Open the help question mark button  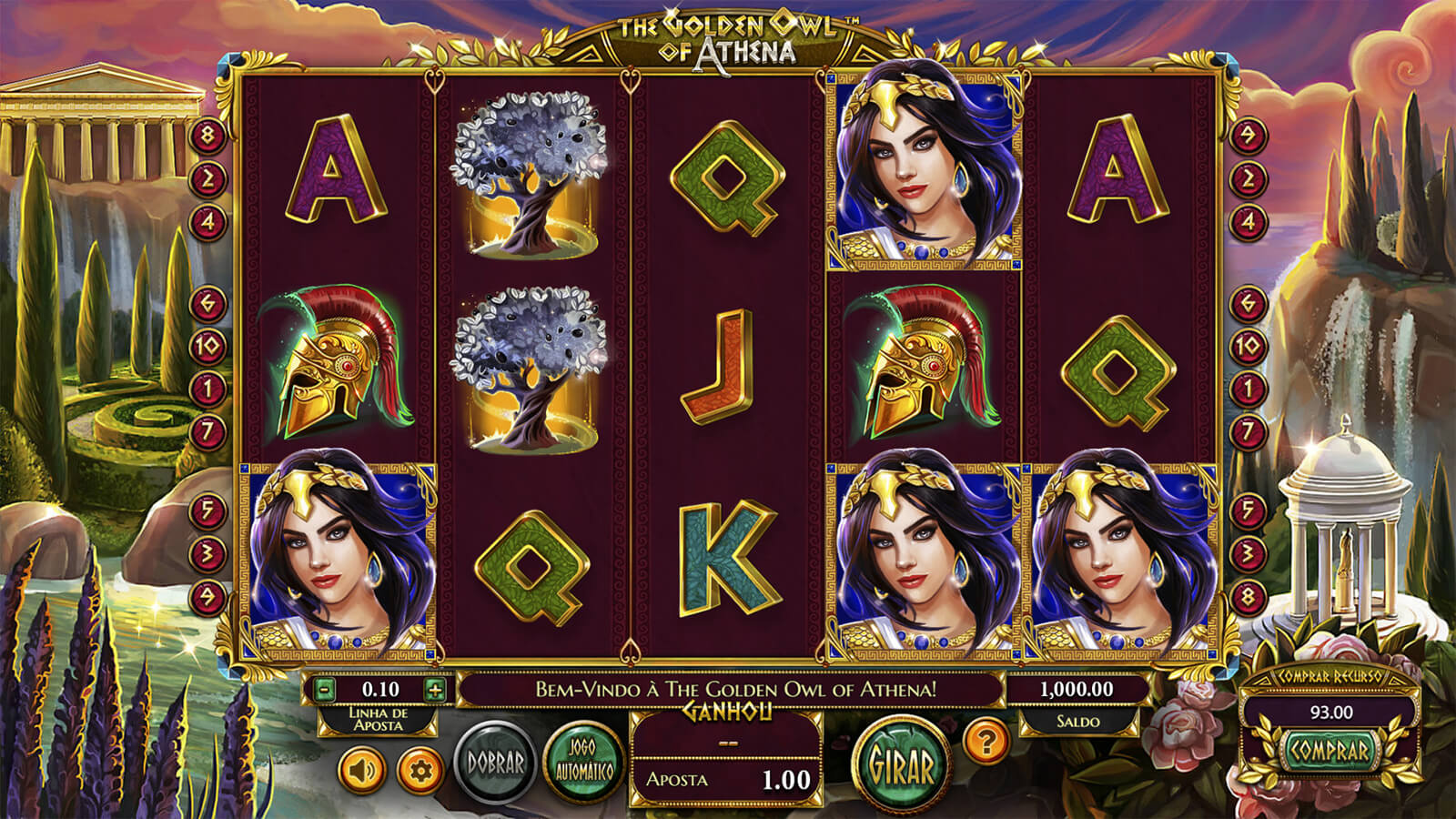tap(984, 741)
